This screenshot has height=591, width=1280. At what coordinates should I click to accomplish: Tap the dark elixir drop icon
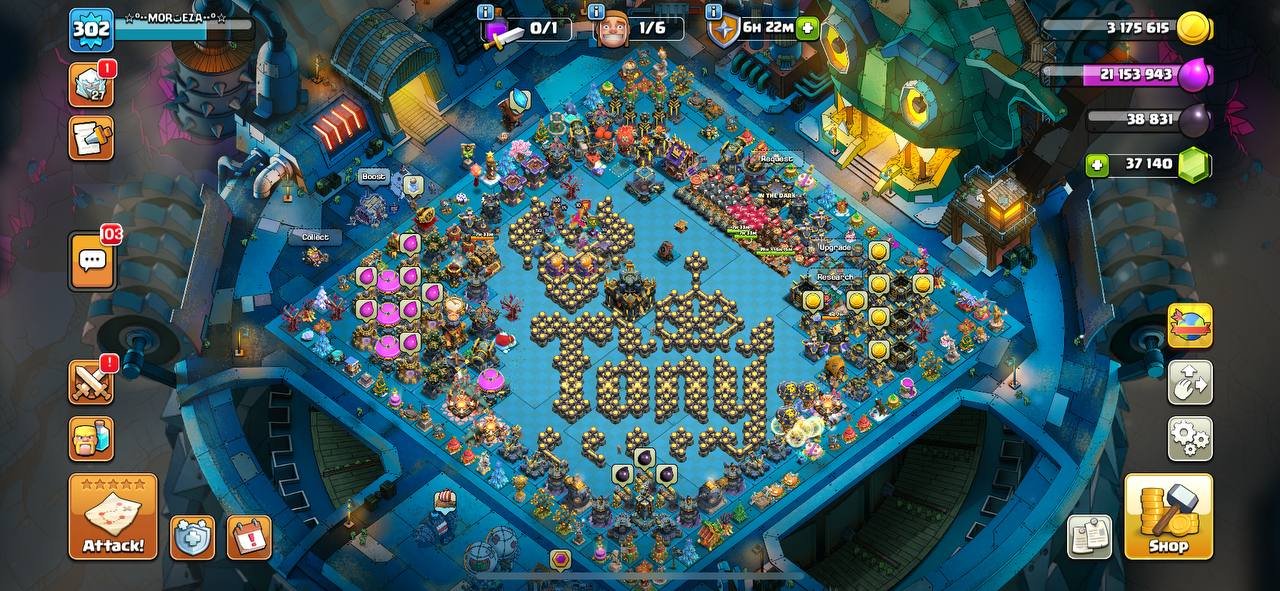click(x=1193, y=119)
